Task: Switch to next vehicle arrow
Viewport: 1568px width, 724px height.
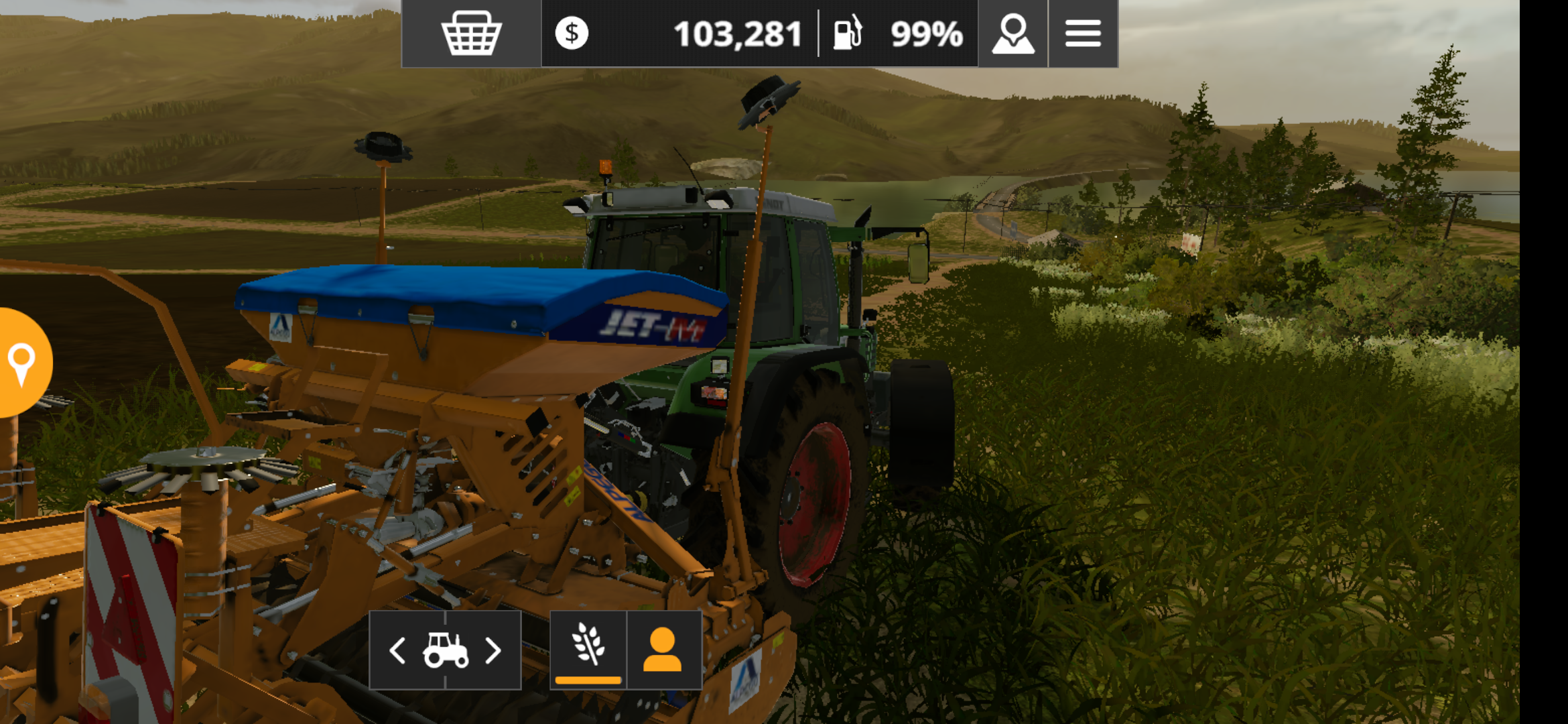Action: tap(493, 650)
